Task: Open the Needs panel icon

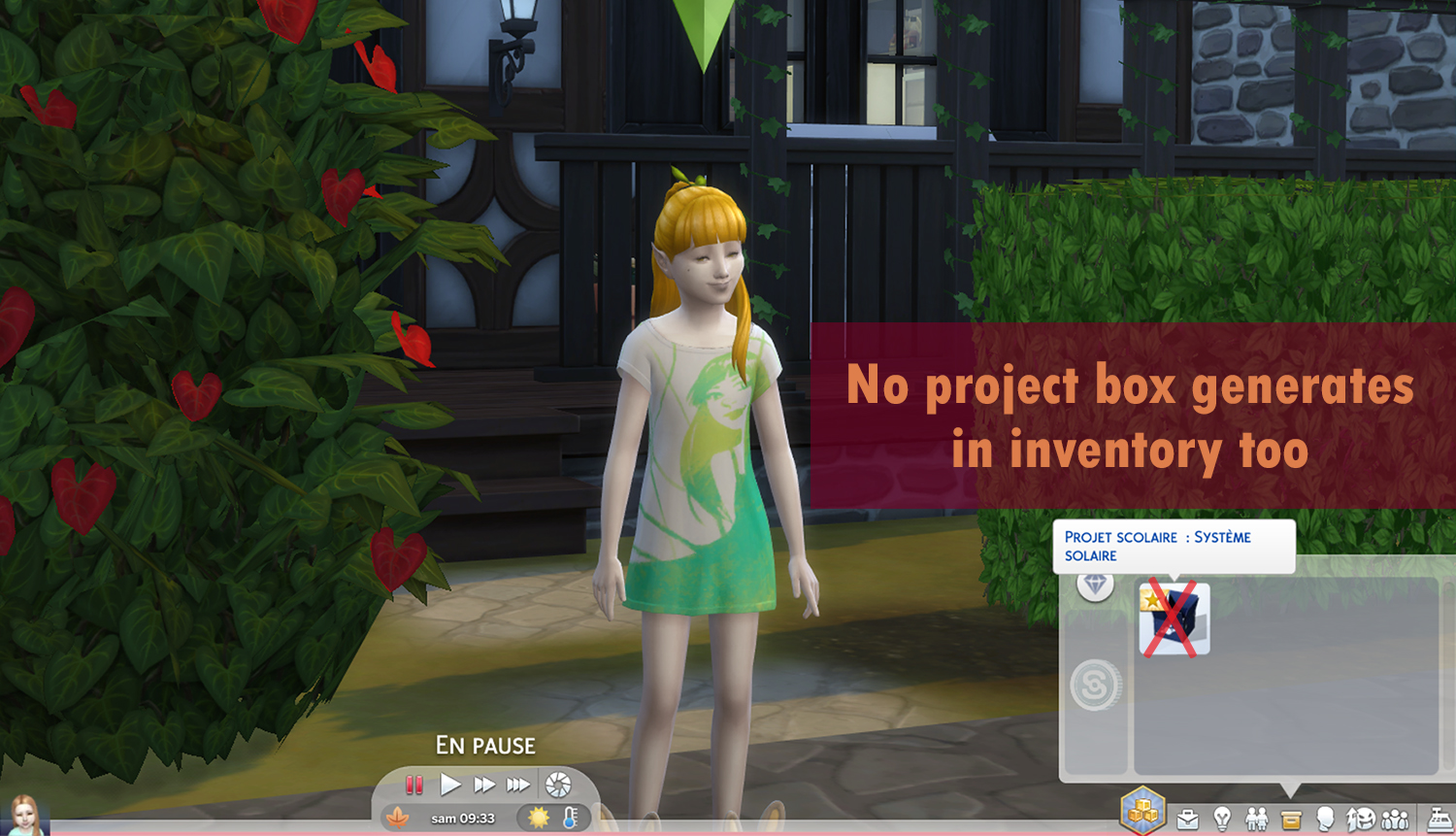Action: (x=1361, y=819)
